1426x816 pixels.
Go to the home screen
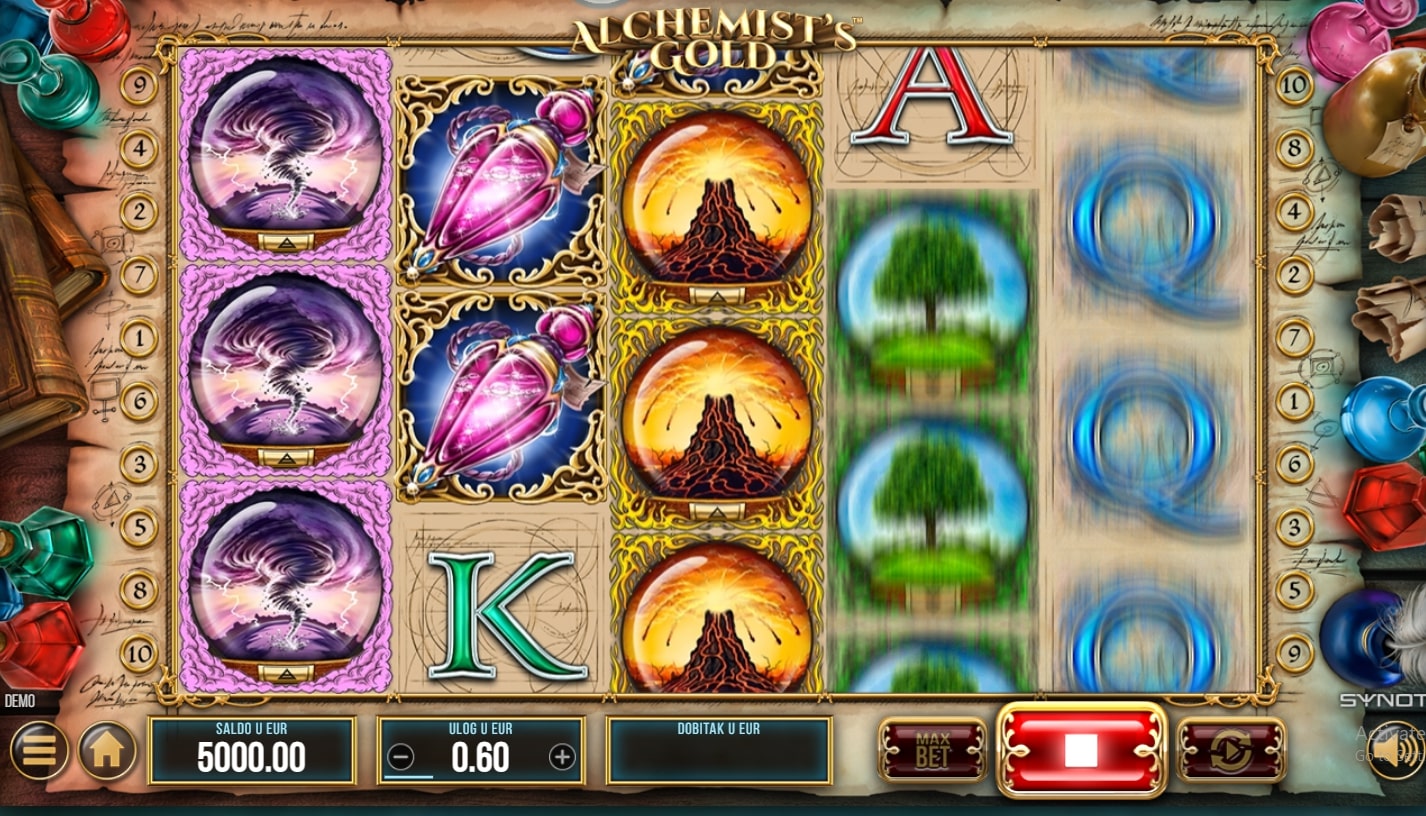107,750
